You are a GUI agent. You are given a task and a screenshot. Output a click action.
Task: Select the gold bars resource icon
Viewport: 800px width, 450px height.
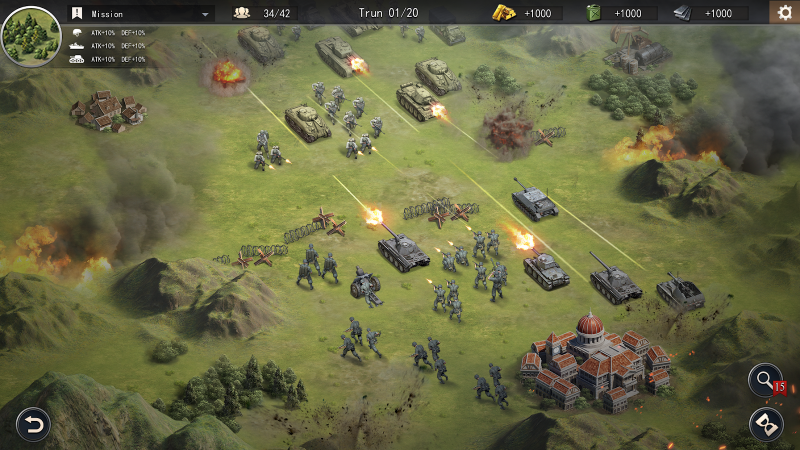[503, 13]
